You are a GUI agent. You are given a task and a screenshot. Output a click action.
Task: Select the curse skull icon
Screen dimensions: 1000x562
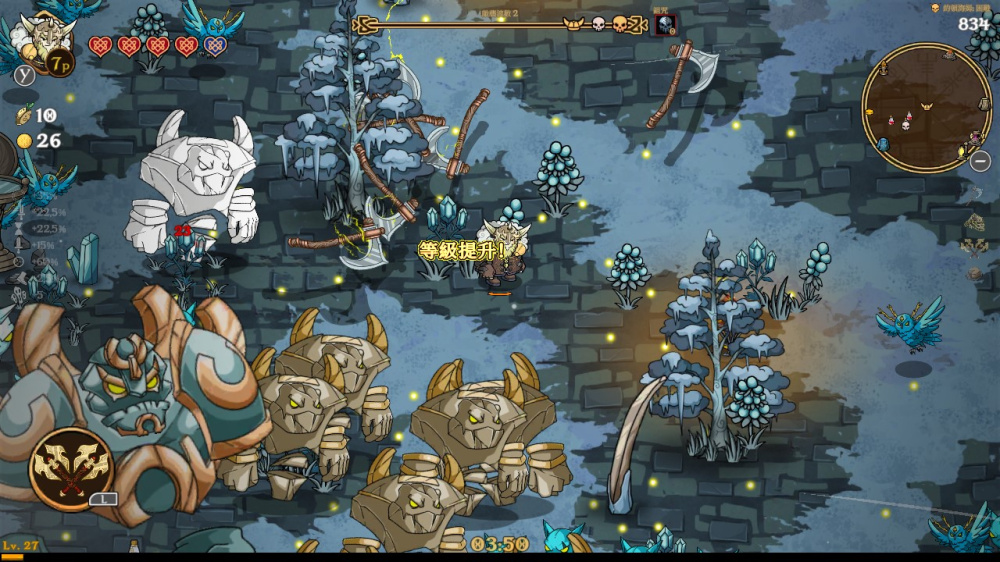point(664,25)
